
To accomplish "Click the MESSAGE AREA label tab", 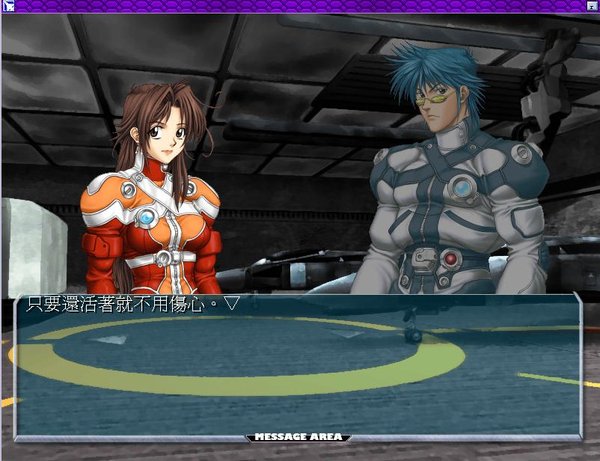I will pos(298,437).
